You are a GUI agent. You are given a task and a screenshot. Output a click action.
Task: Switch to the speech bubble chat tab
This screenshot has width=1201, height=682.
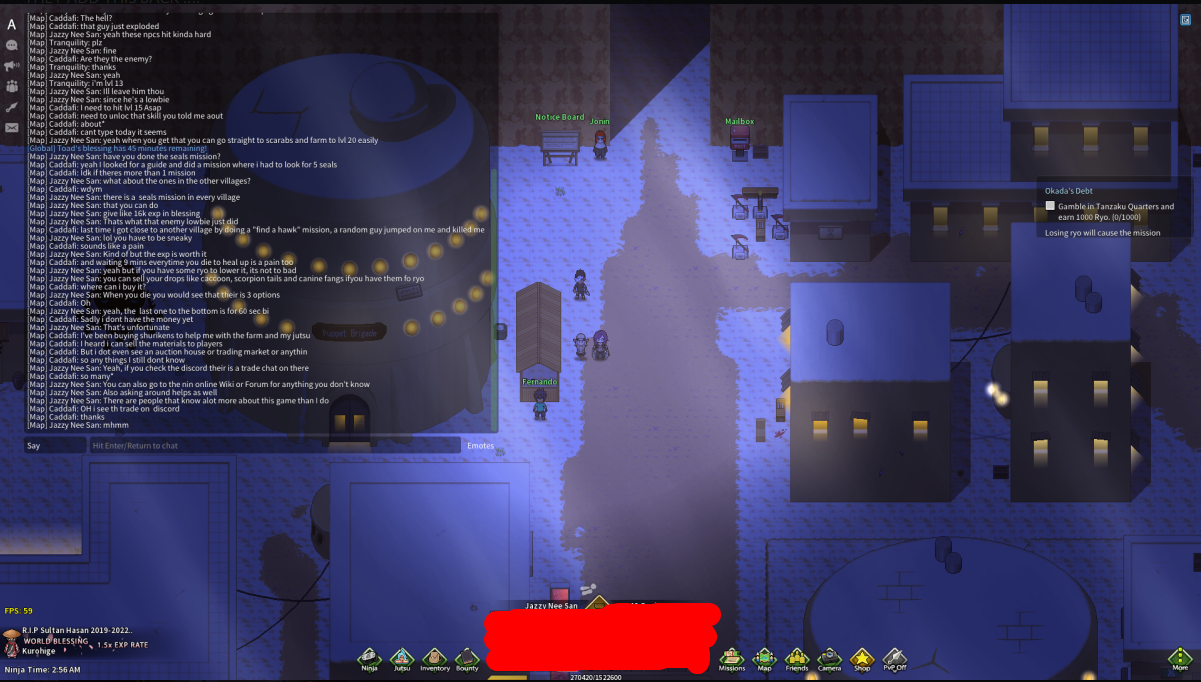point(12,45)
